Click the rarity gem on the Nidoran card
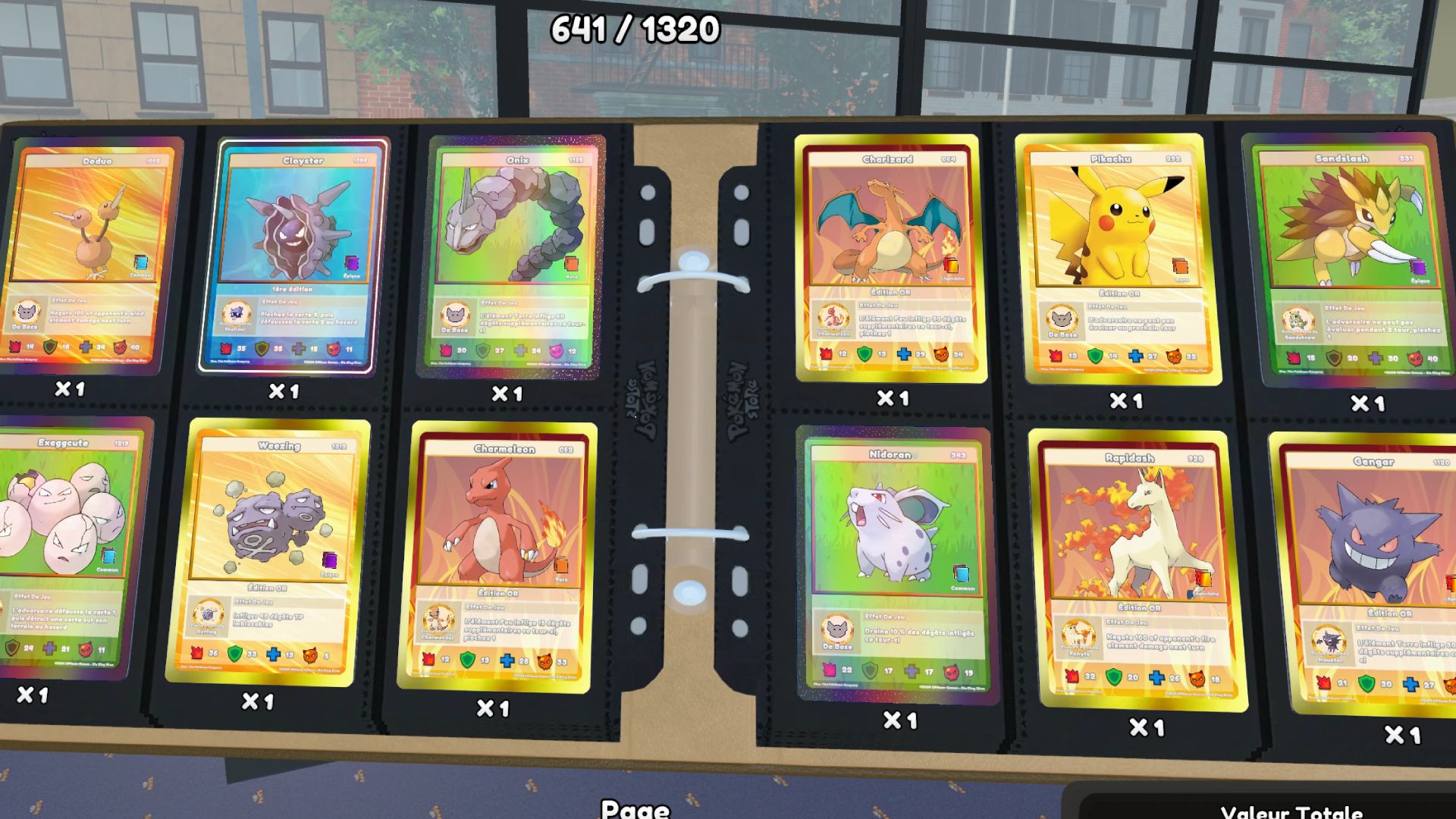The height and width of the screenshot is (819, 1456). [961, 573]
